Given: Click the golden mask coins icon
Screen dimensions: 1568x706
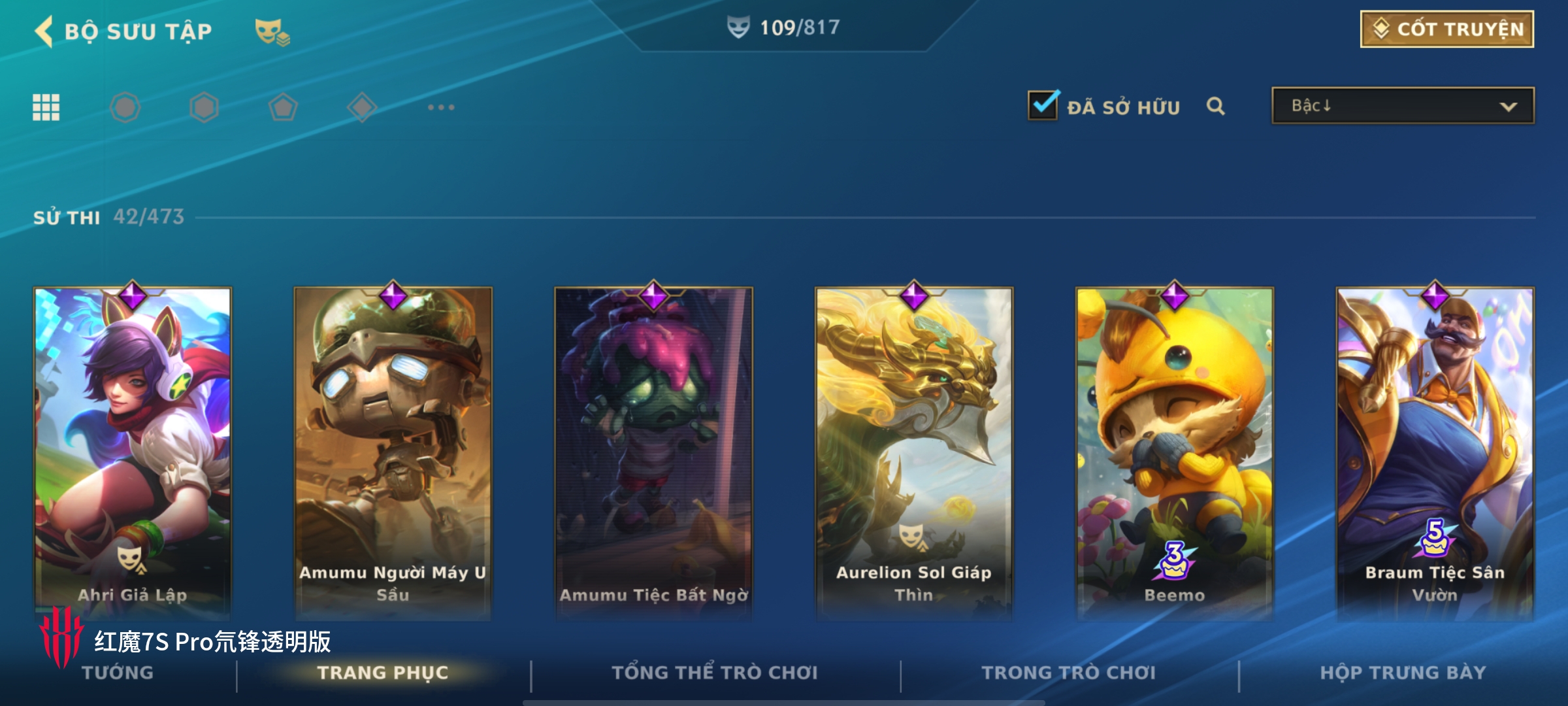Looking at the screenshot, I should point(272,31).
